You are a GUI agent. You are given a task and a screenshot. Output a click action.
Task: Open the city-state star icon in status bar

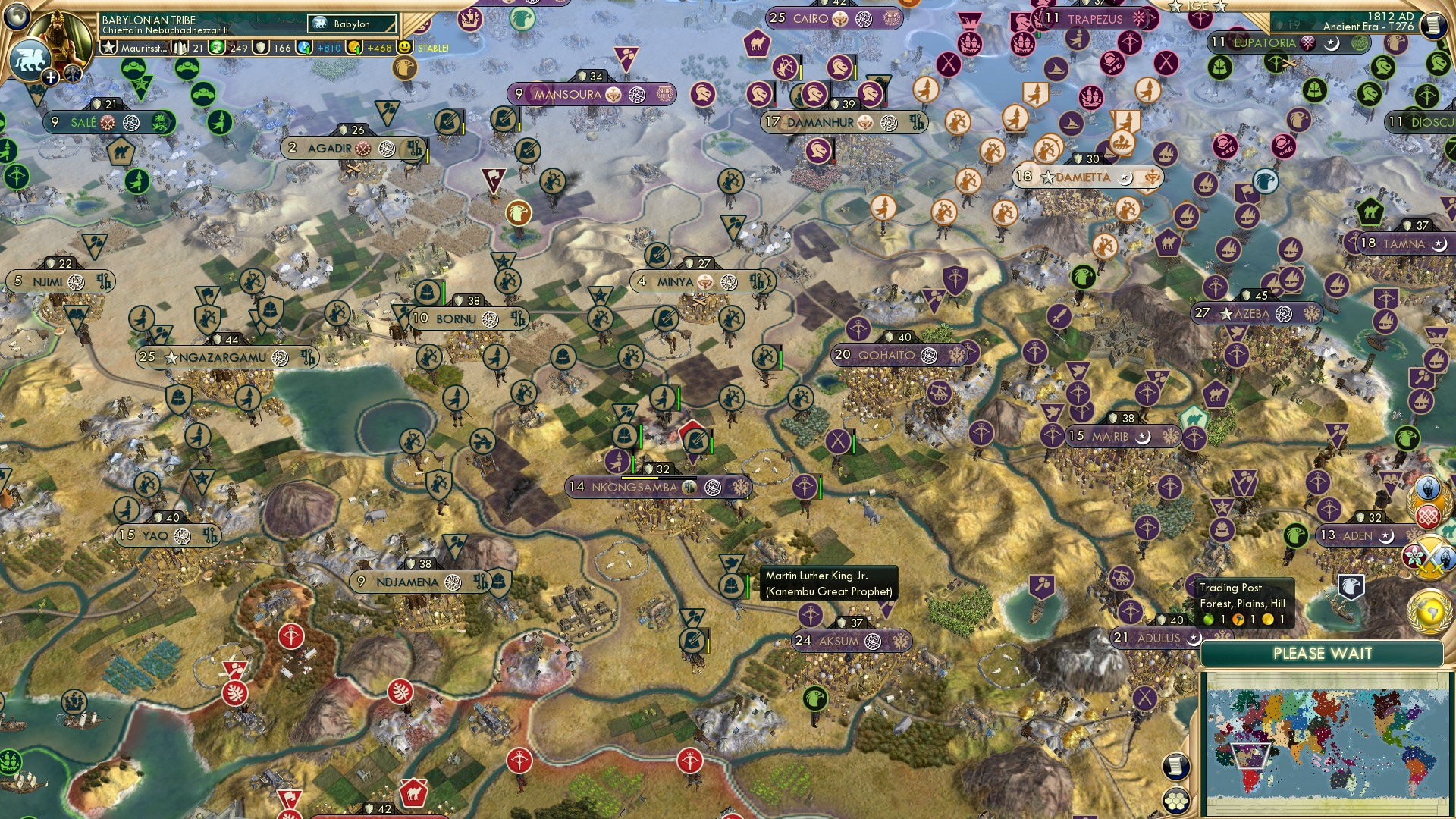[x=109, y=48]
